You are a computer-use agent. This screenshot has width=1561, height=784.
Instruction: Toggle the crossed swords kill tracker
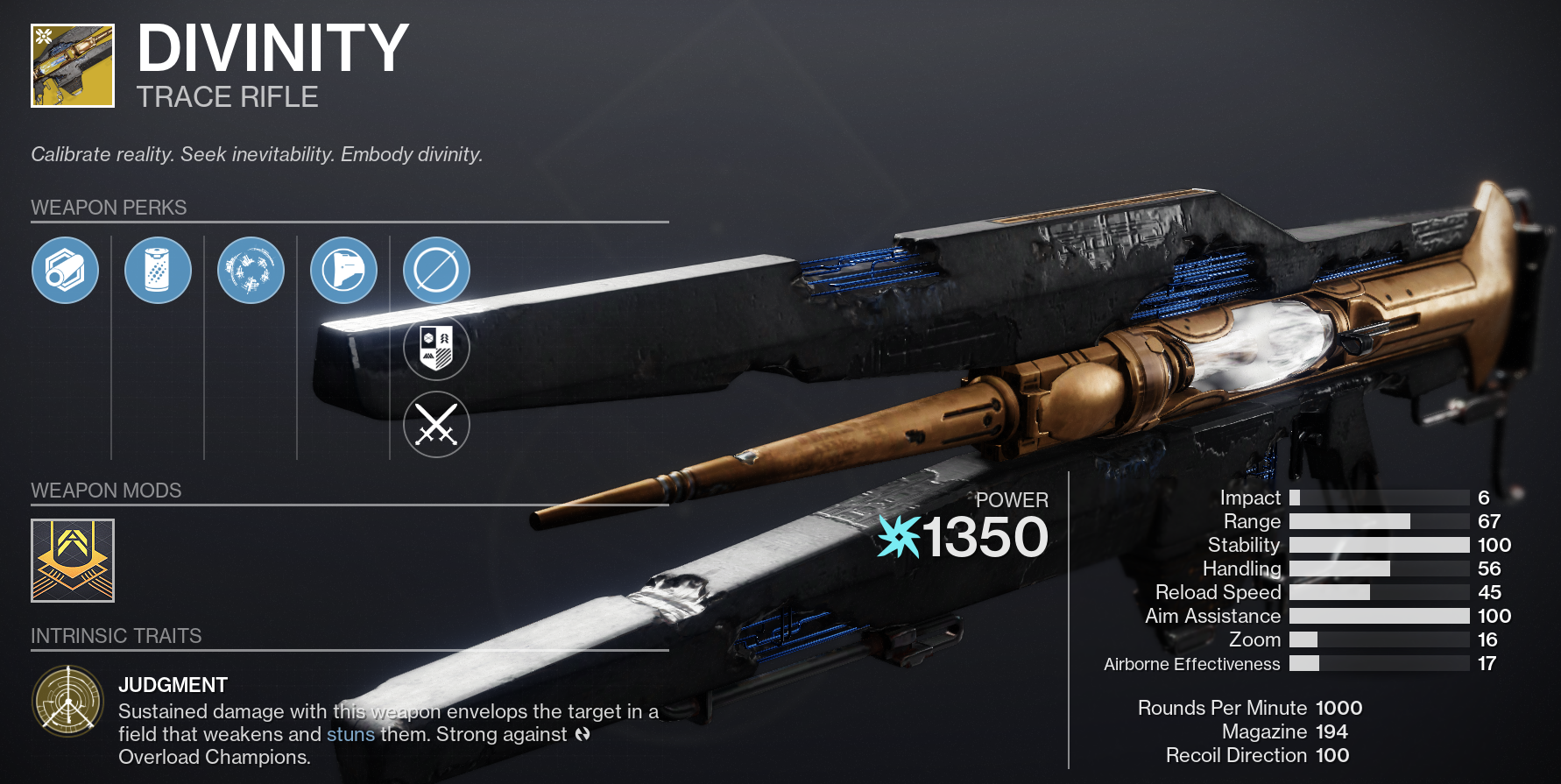(x=436, y=425)
